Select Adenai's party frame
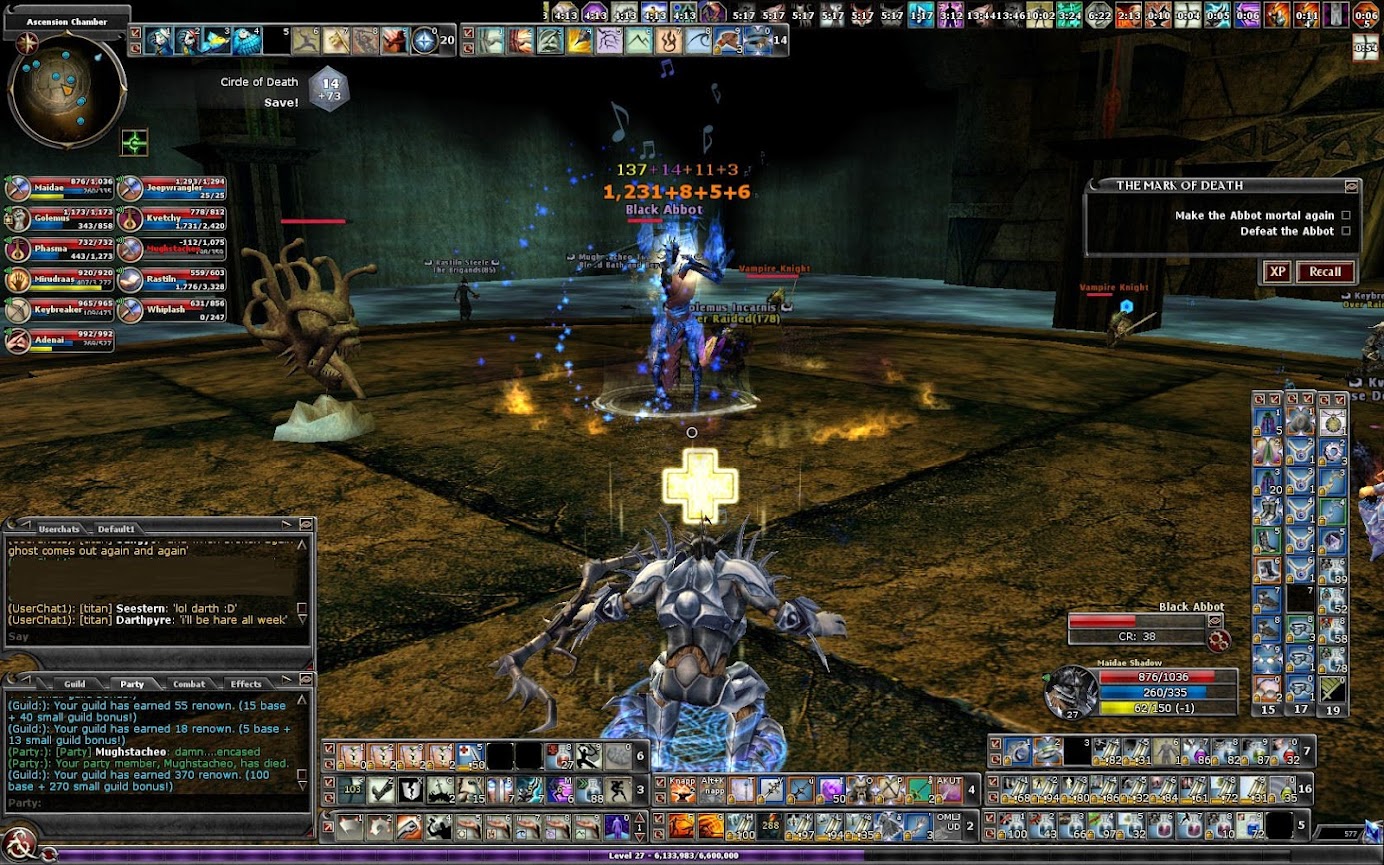Screen dimensions: 1384x865 59,340
